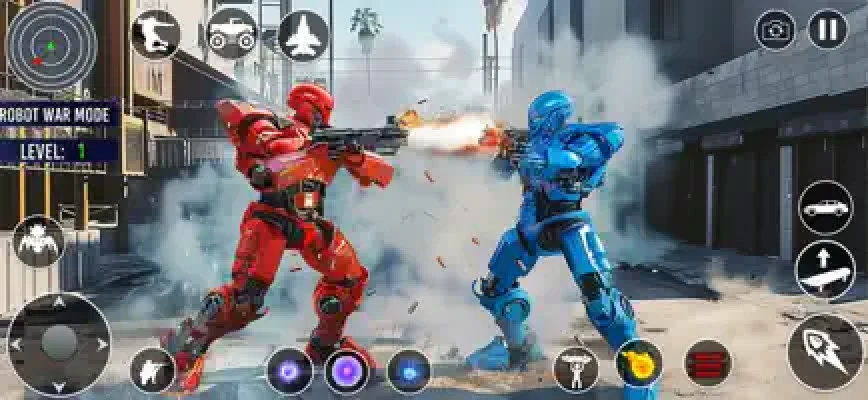
Task: Cast the white-ringed purple orb ability
Action: pyautogui.click(x=347, y=371)
